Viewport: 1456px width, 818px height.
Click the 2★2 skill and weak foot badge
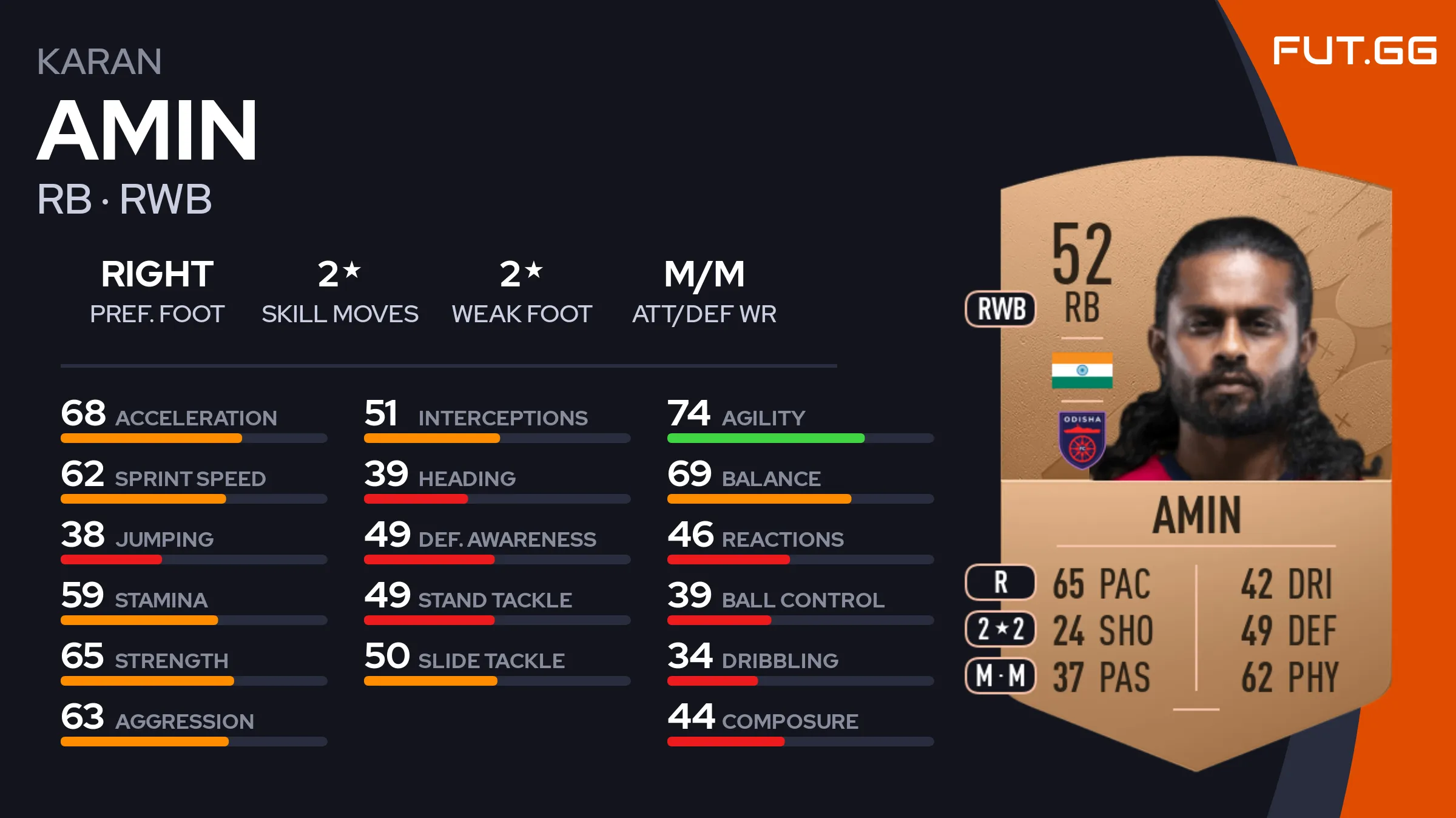click(x=1000, y=629)
